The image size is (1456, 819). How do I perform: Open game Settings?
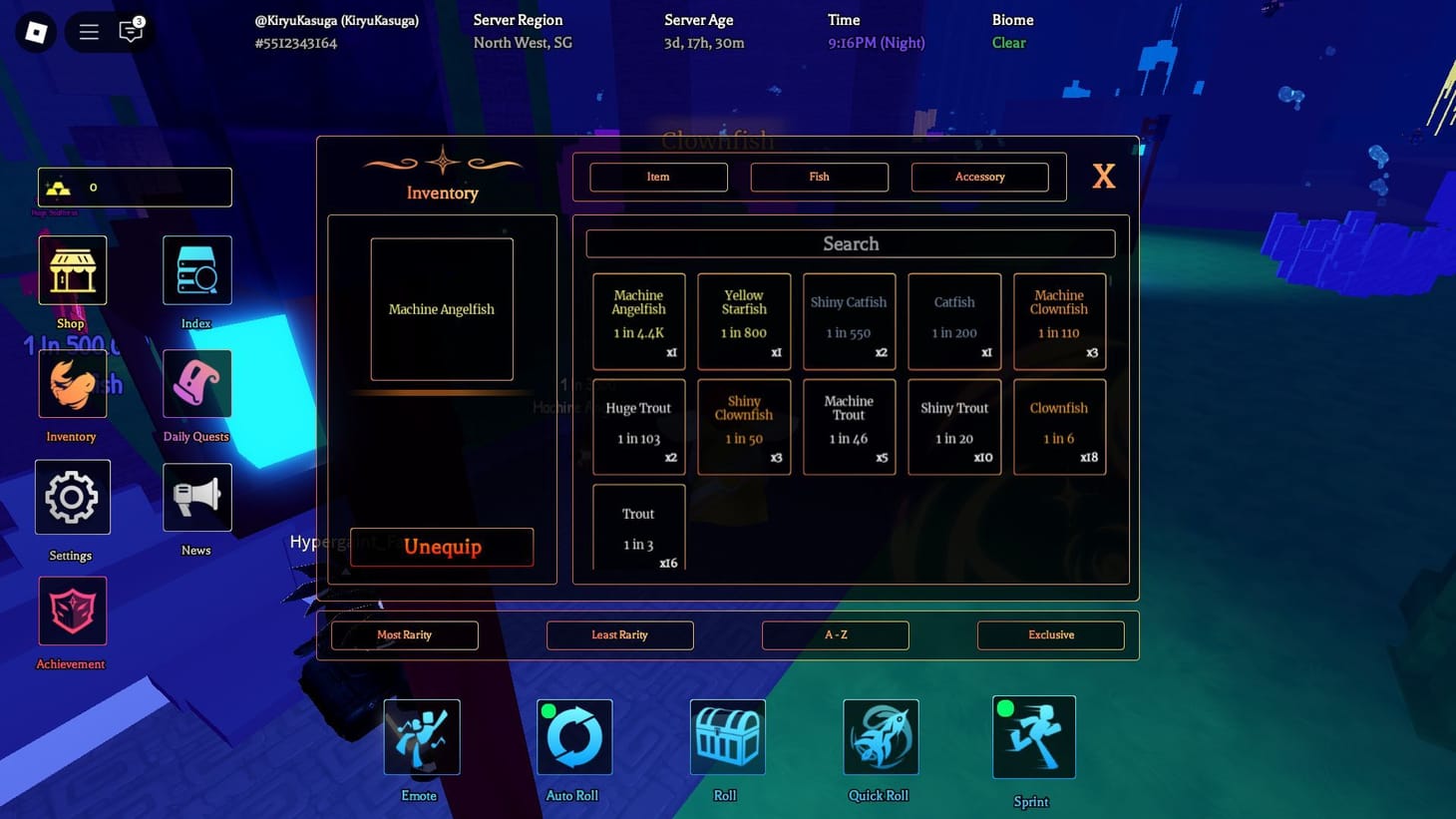point(71,497)
